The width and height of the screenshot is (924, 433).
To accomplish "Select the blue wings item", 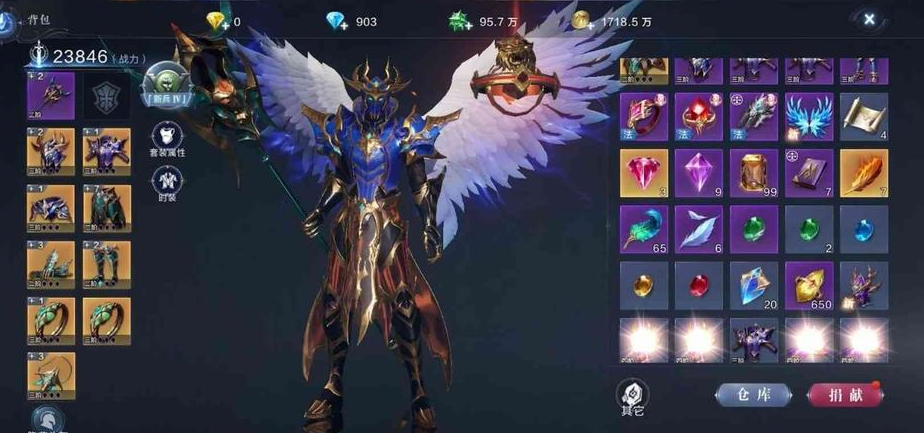I will point(808,117).
